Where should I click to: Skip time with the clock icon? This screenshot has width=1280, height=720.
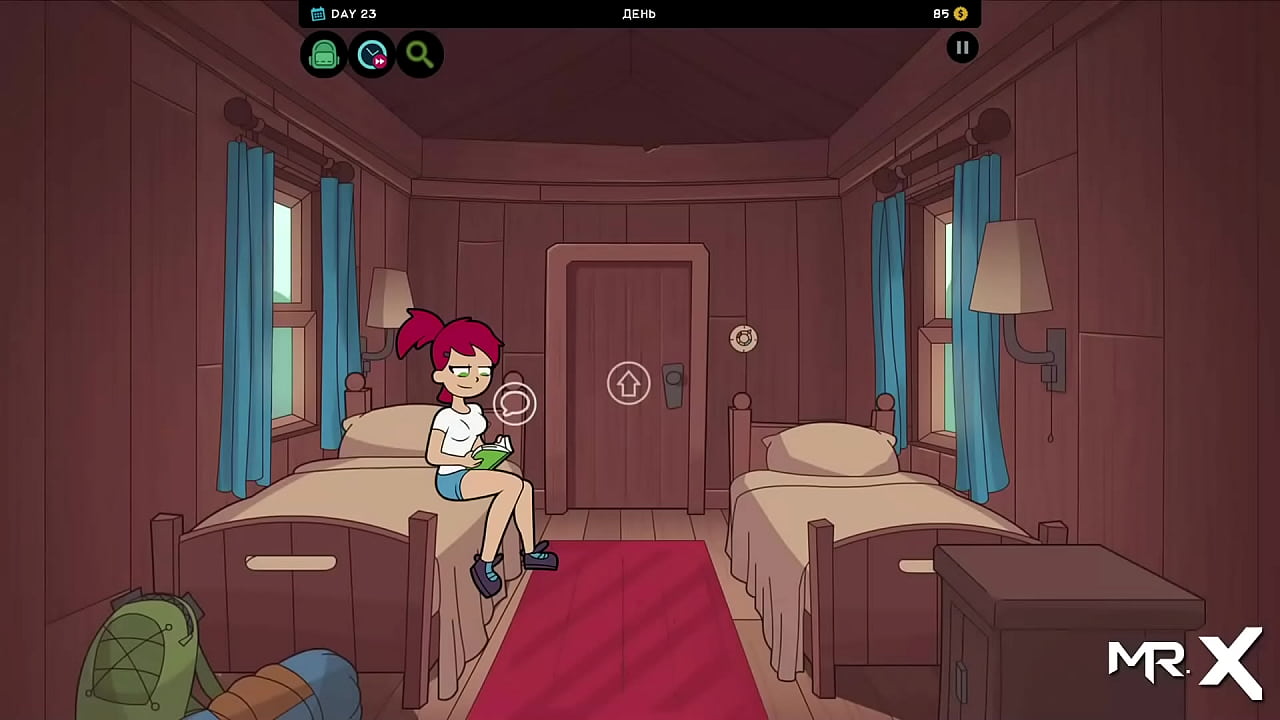(372, 54)
